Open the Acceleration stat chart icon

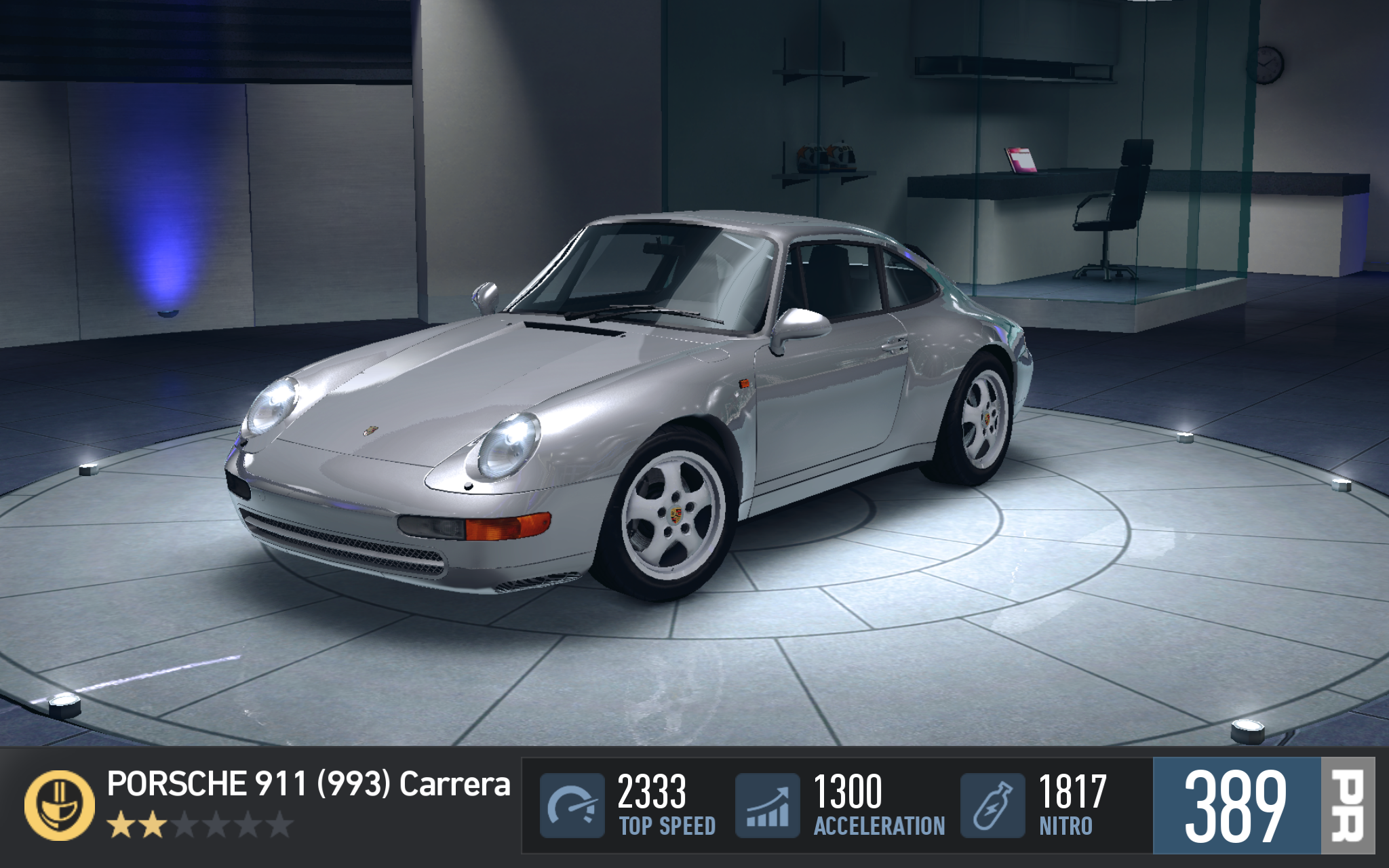point(767,805)
